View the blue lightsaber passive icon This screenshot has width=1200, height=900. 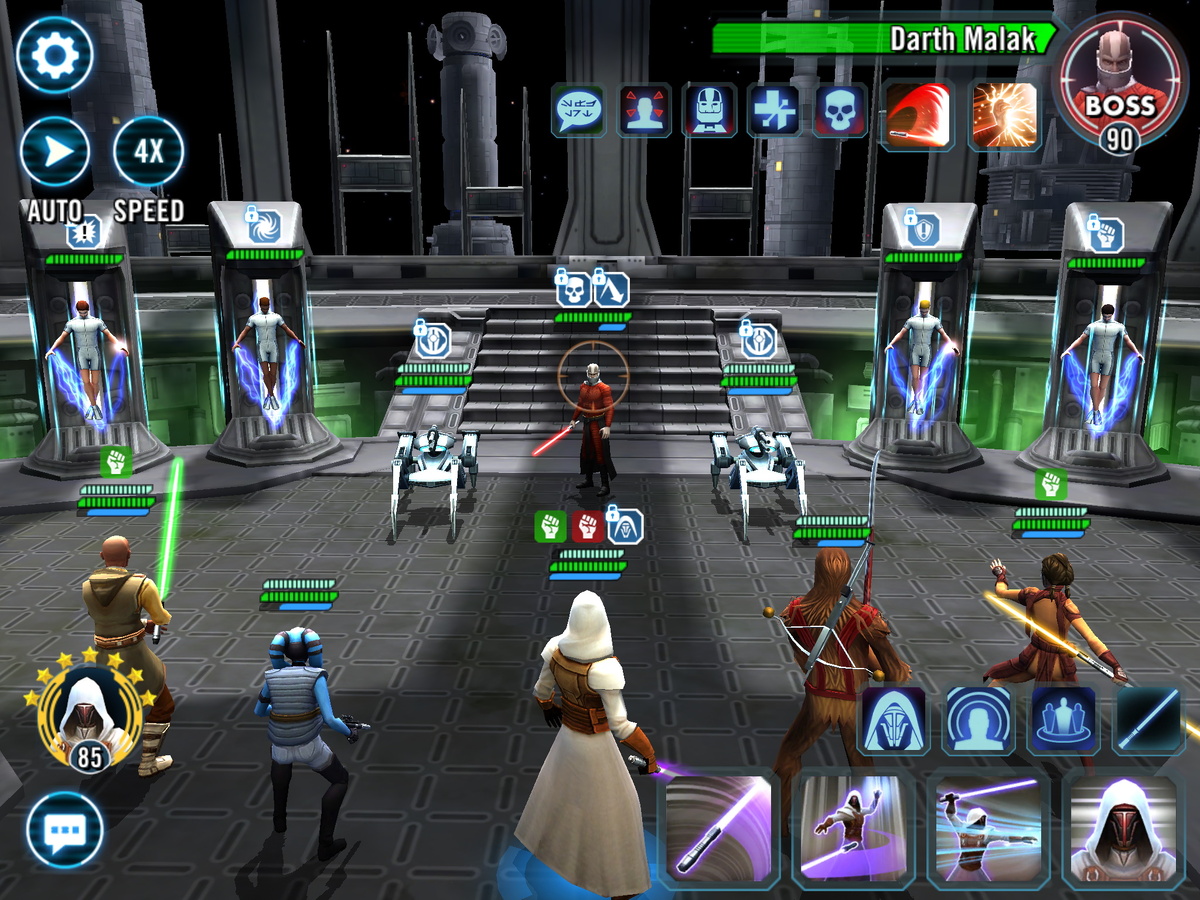coord(1147,720)
